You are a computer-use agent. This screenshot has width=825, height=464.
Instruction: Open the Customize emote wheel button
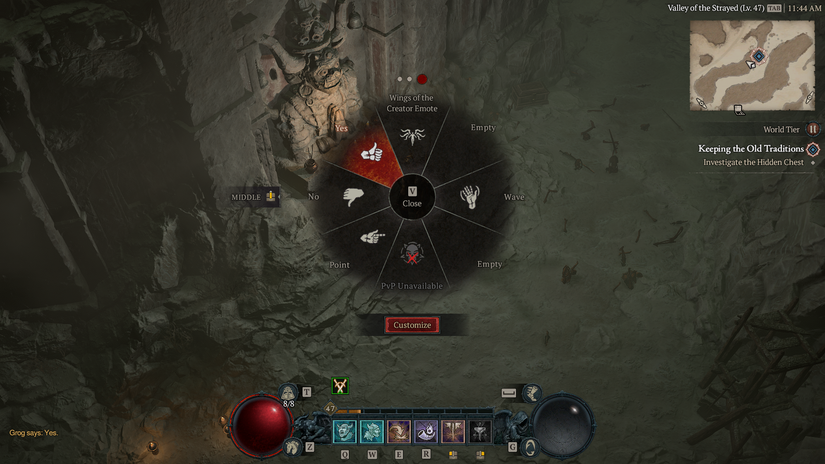coord(412,325)
